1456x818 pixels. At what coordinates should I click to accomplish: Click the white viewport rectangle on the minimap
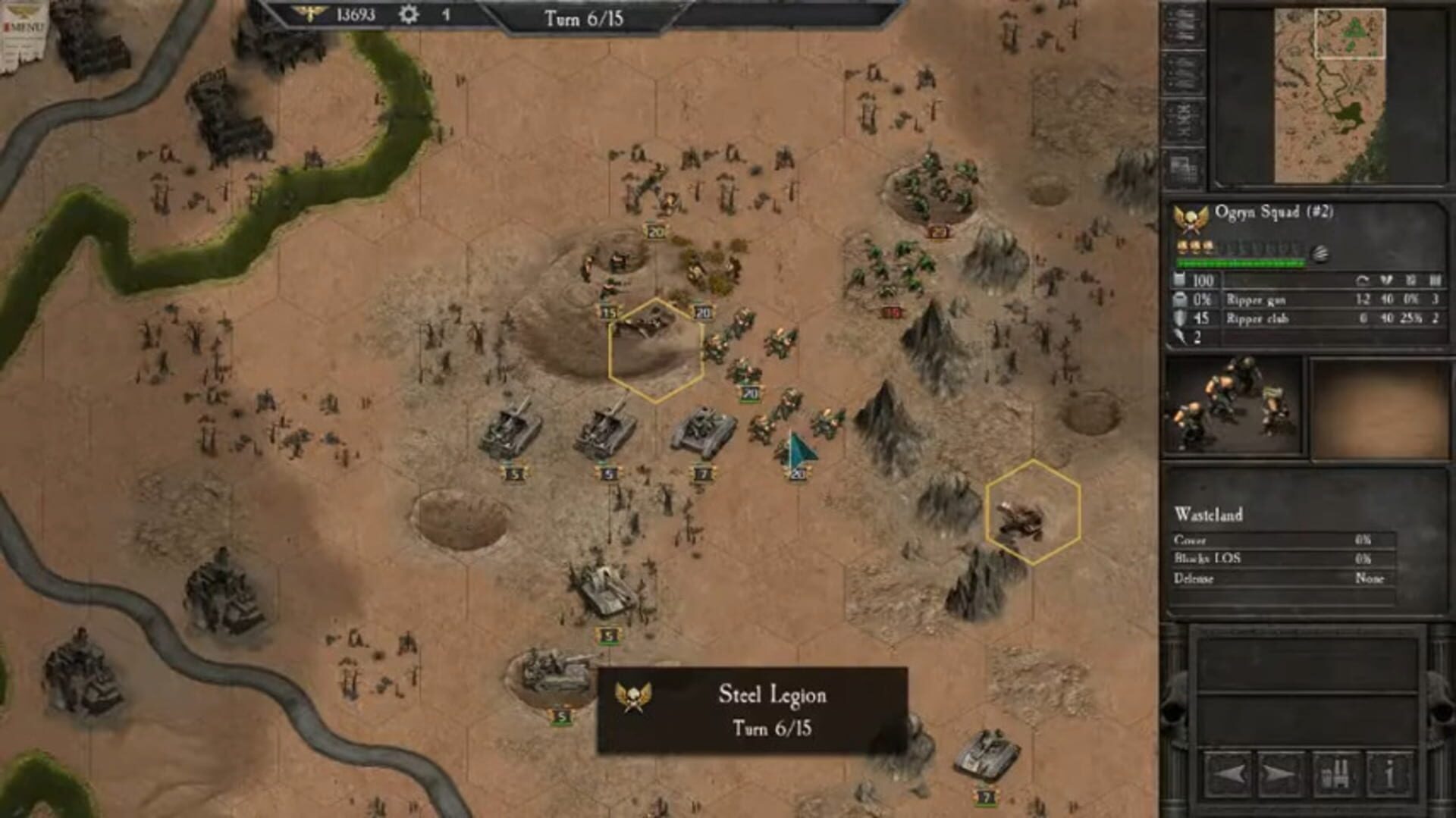click(x=1351, y=34)
